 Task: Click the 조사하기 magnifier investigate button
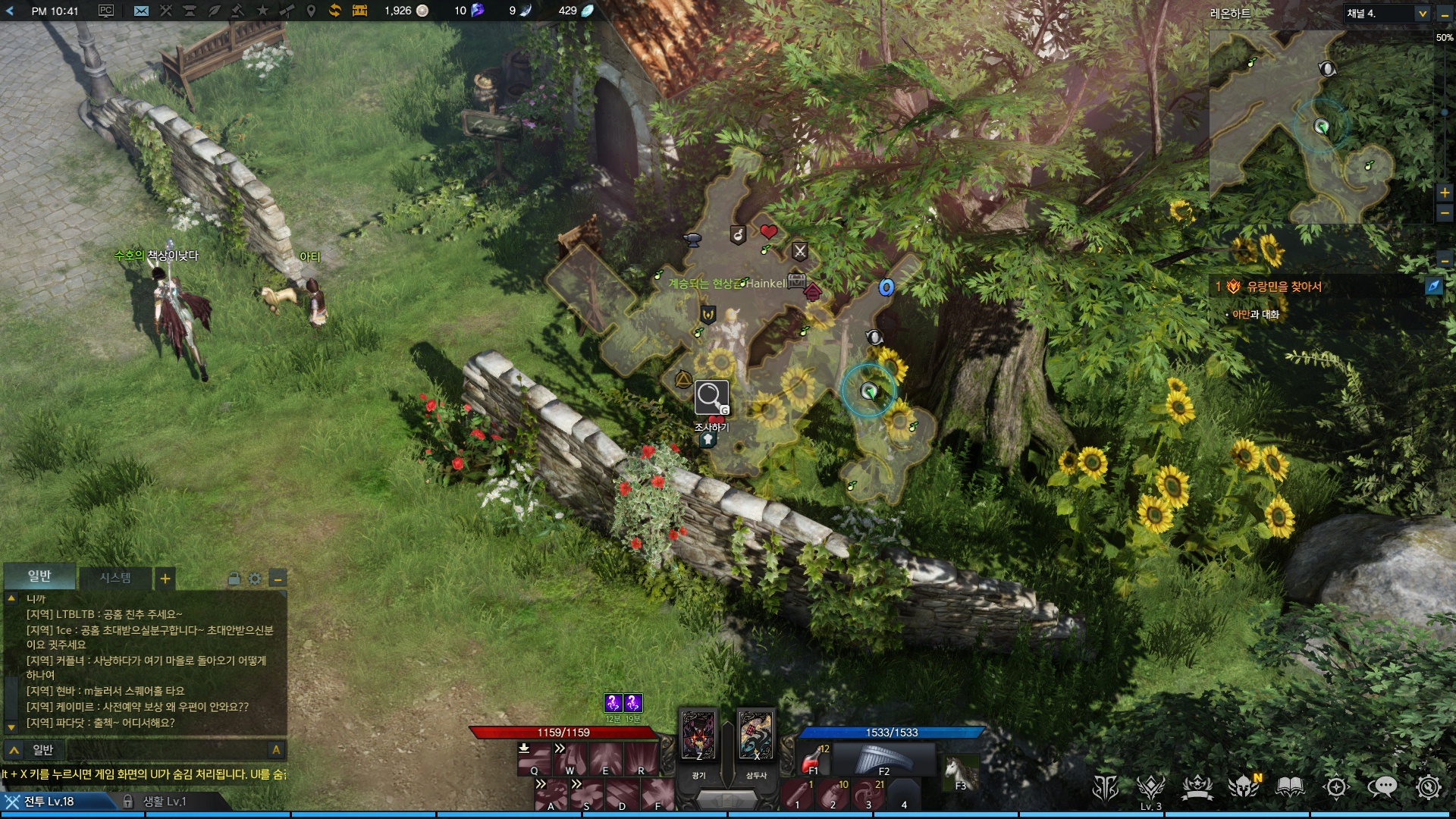[711, 397]
